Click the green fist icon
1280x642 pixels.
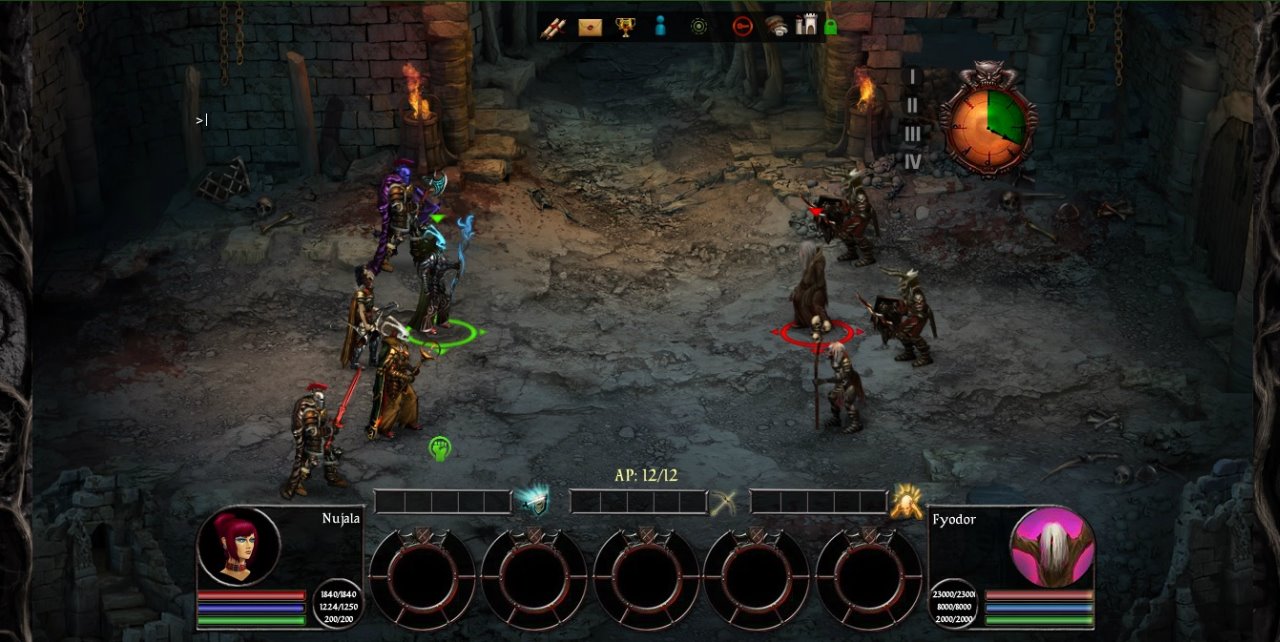440,448
